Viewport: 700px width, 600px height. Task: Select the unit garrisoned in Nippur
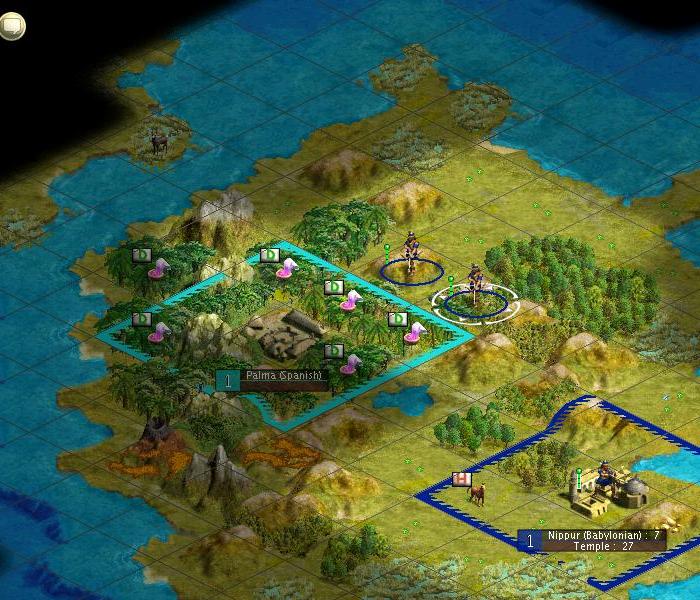tap(605, 480)
